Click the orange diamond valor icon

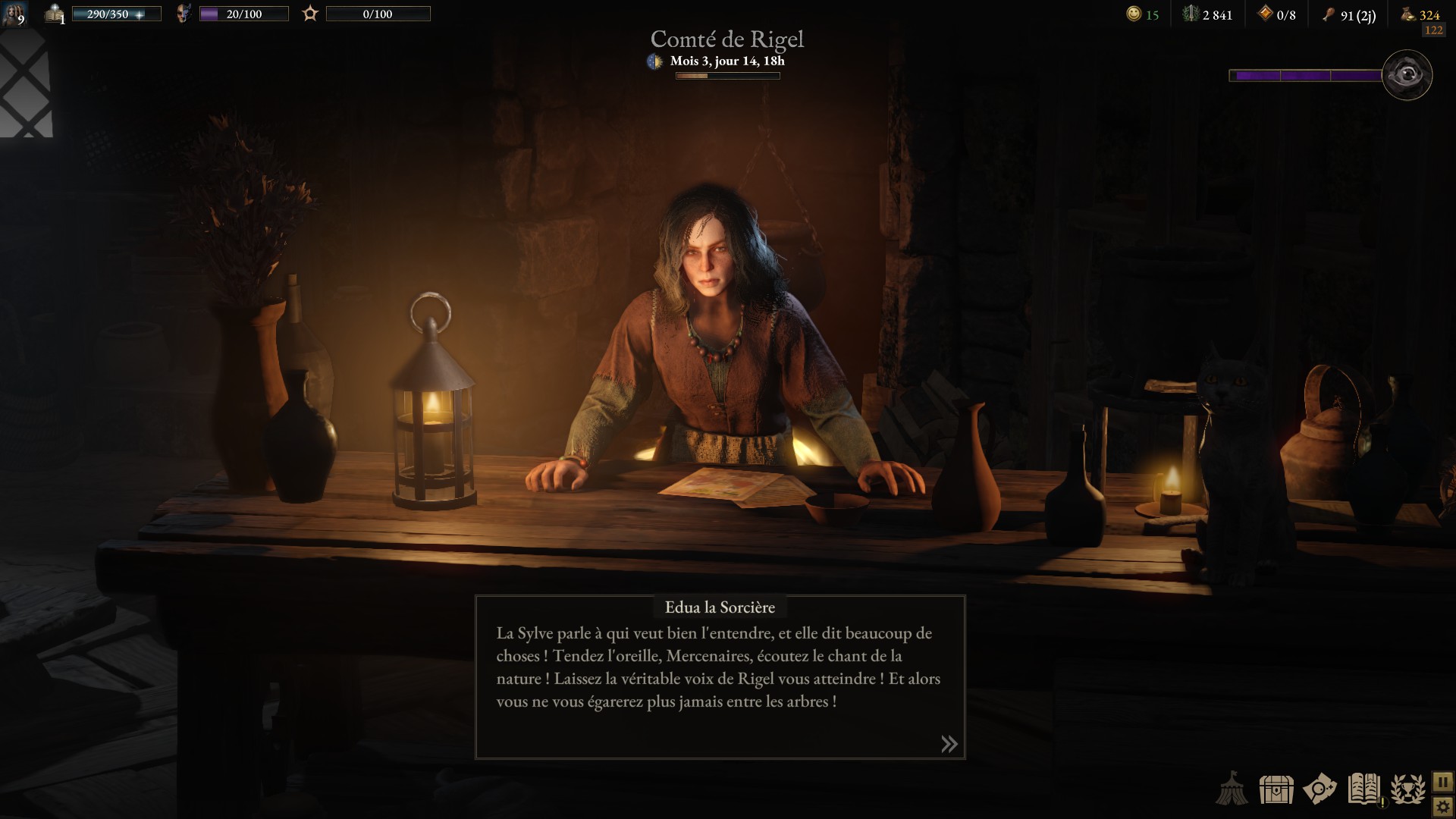[1264, 14]
